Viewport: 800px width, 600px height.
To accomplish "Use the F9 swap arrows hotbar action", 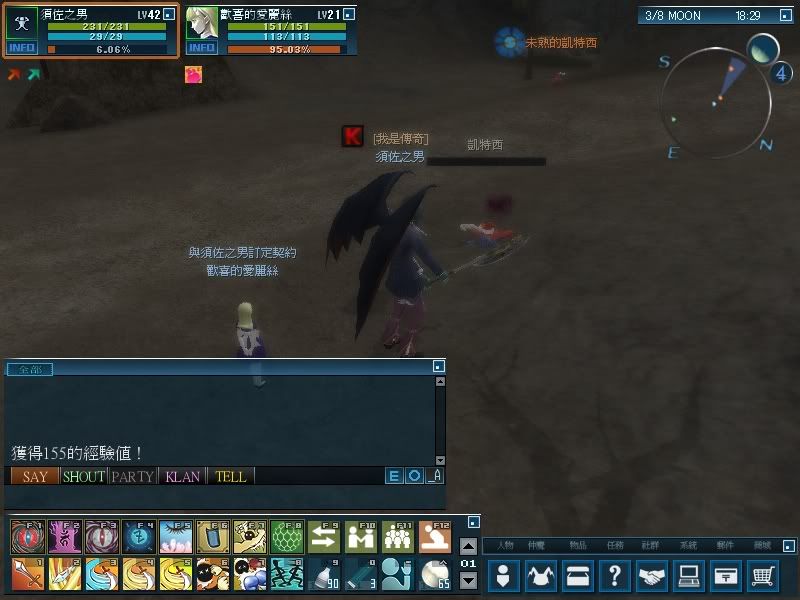I will click(324, 538).
